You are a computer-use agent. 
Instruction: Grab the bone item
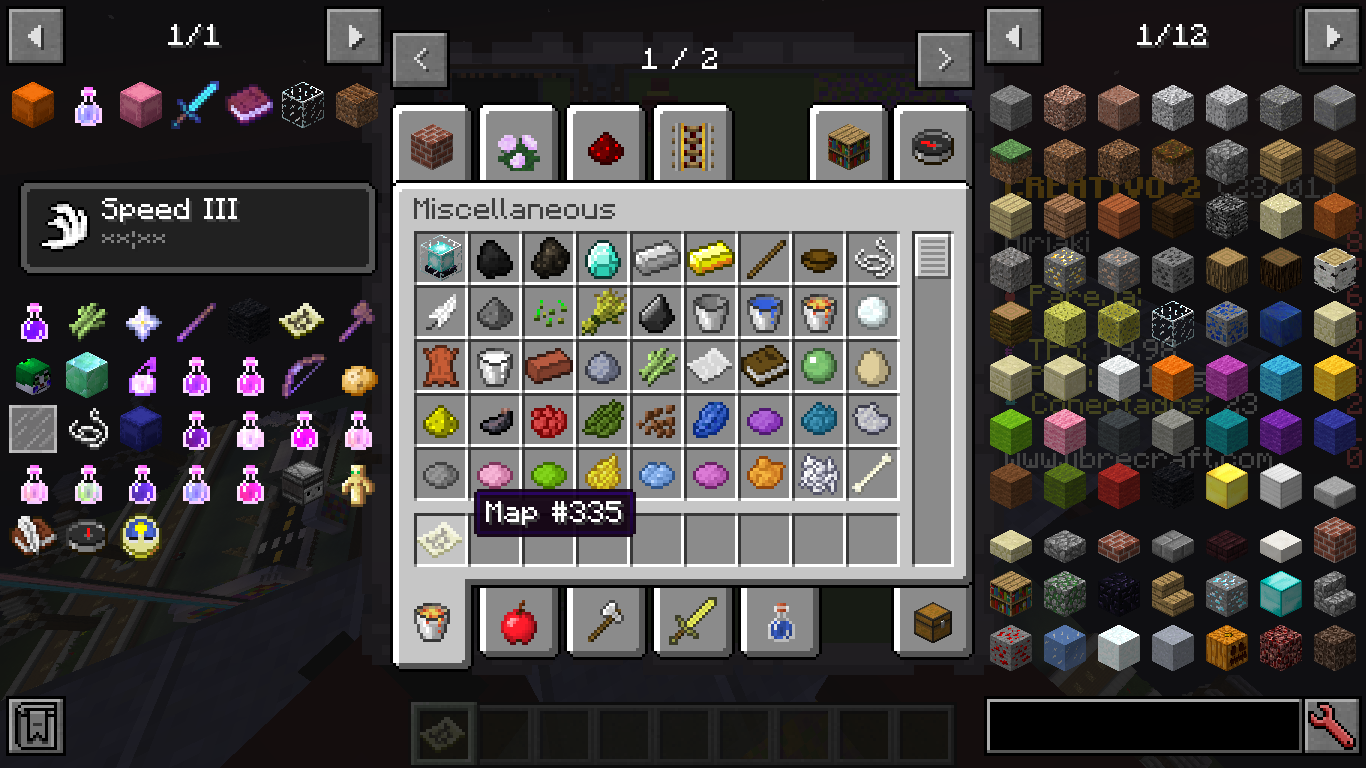tap(873, 475)
